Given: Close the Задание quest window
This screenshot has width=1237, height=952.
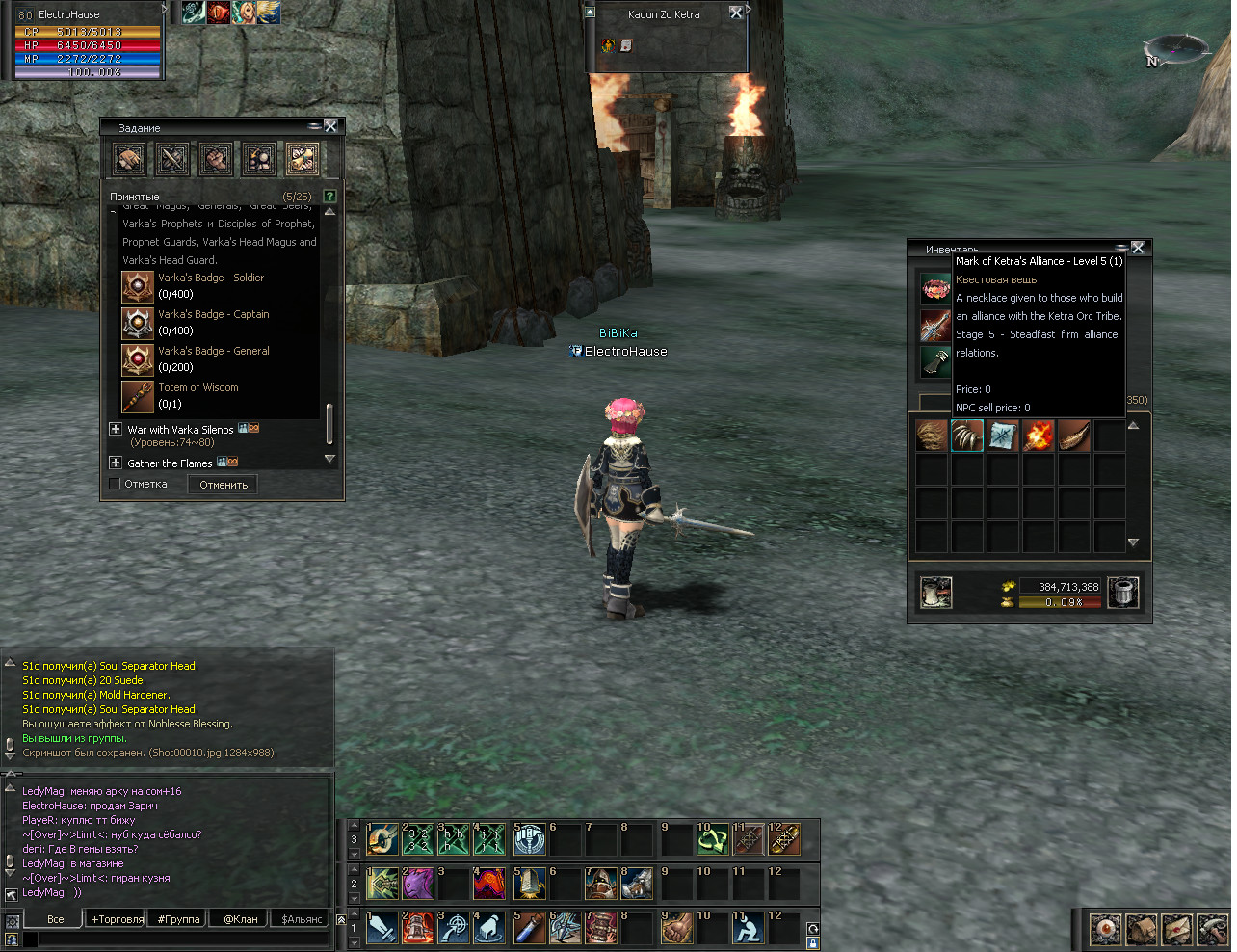Looking at the screenshot, I should [x=330, y=126].
